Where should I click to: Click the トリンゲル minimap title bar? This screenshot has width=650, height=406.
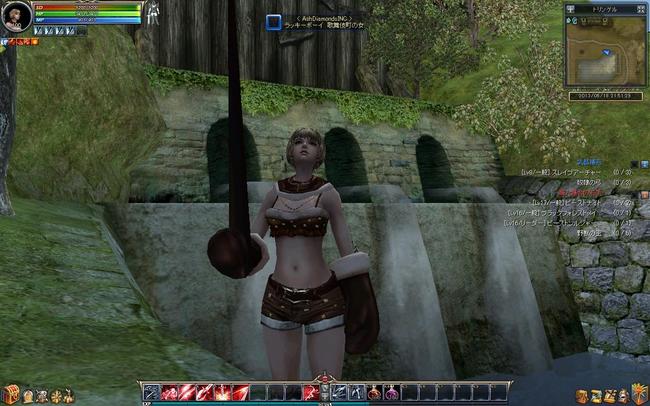(x=605, y=7)
